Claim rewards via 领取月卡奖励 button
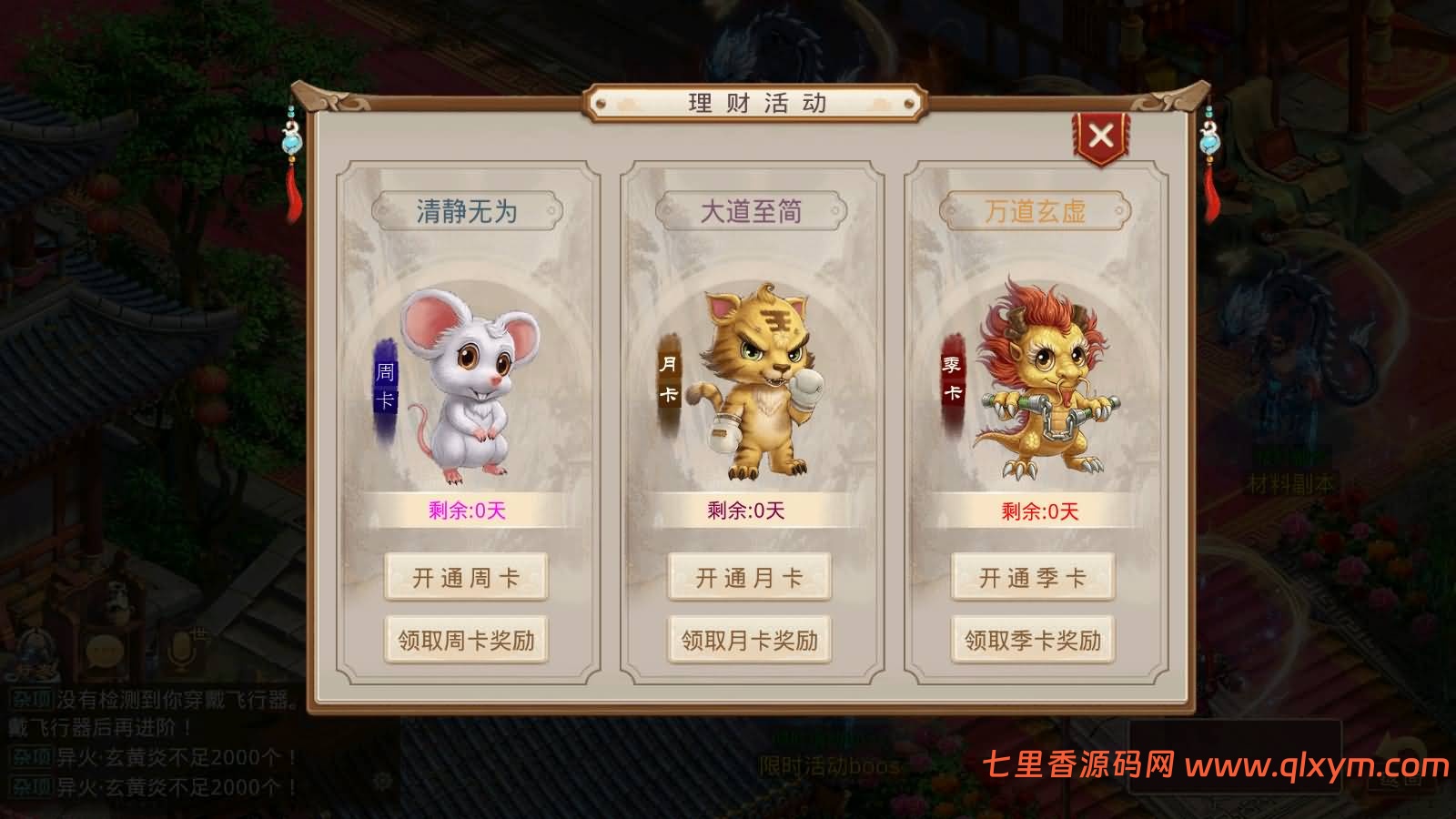This screenshot has width=1456, height=819. coord(748,641)
